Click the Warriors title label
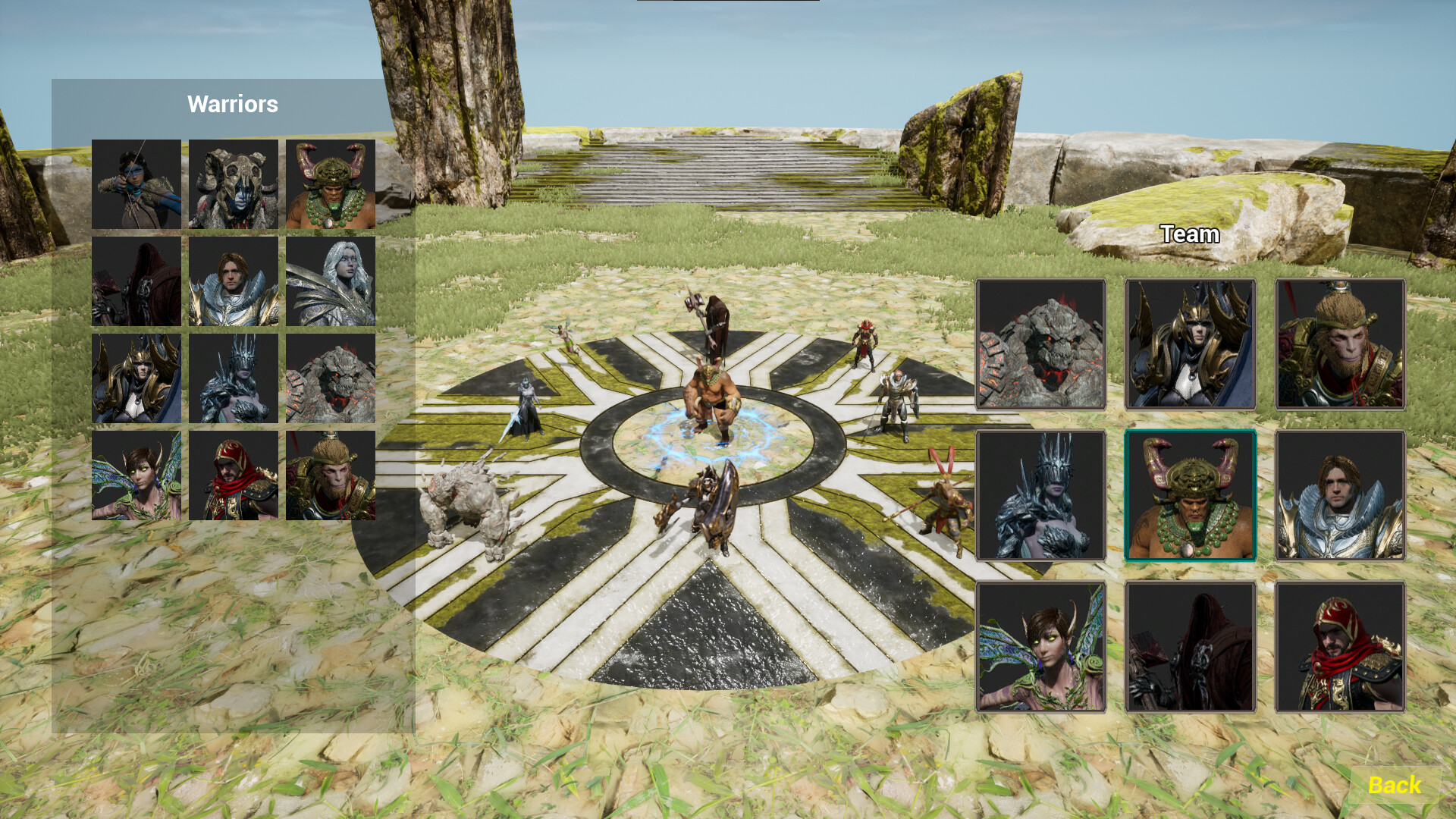Viewport: 1456px width, 819px height. click(x=233, y=104)
